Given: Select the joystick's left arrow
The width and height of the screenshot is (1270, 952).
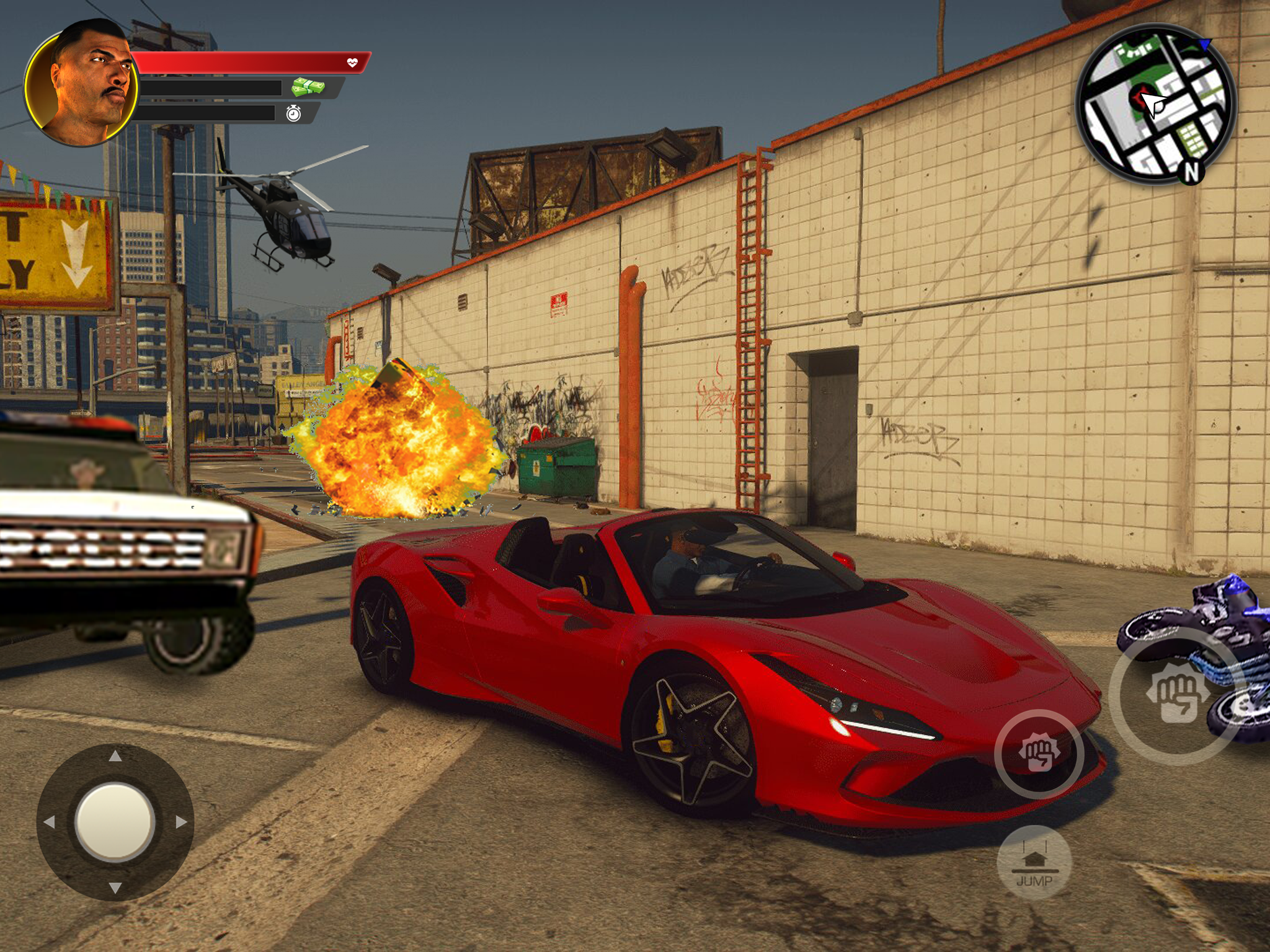Looking at the screenshot, I should (50, 822).
